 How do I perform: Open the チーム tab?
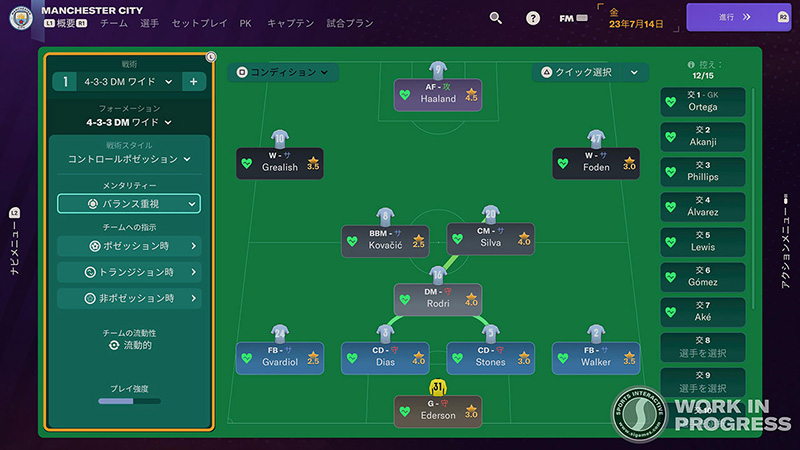[114, 21]
